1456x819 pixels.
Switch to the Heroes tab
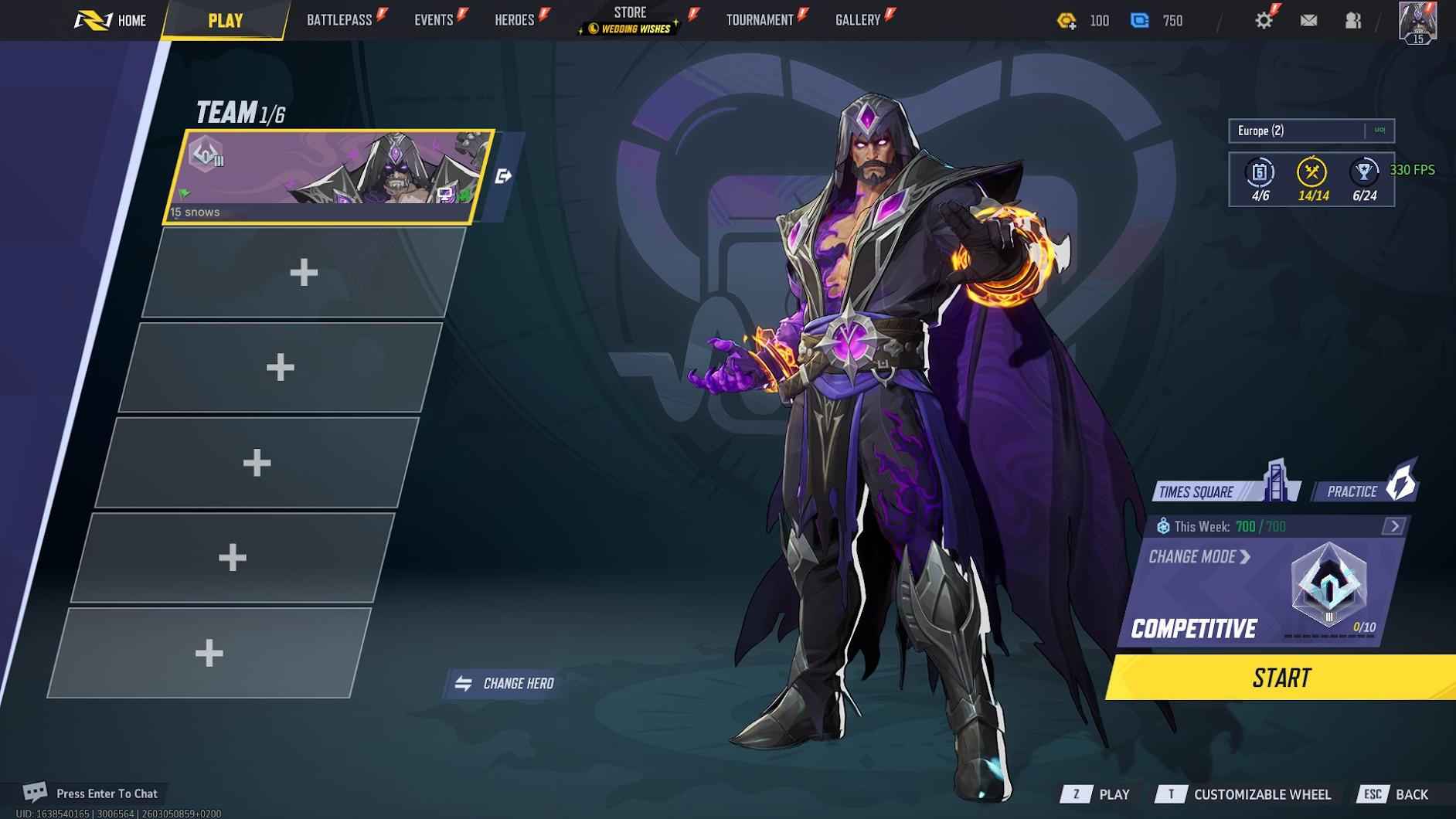514,19
